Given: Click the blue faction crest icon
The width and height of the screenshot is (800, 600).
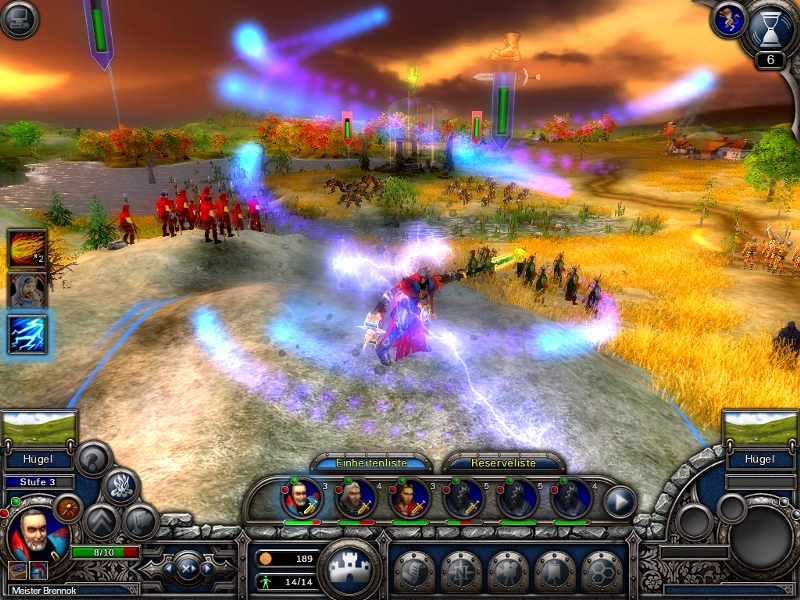Looking at the screenshot, I should (727, 18).
